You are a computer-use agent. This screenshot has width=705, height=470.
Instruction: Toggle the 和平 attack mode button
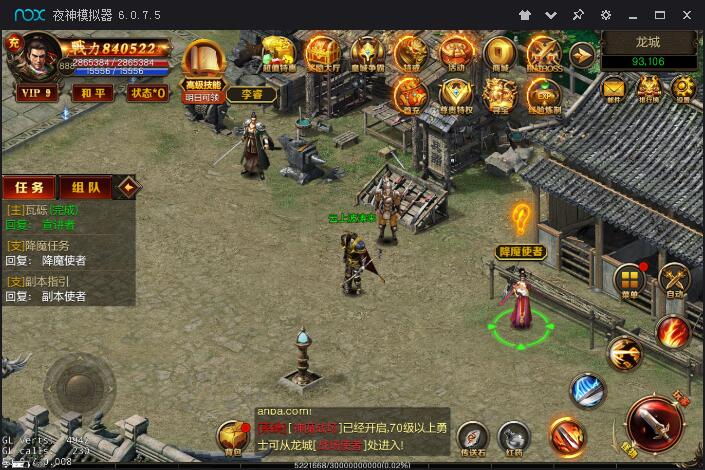(x=96, y=93)
